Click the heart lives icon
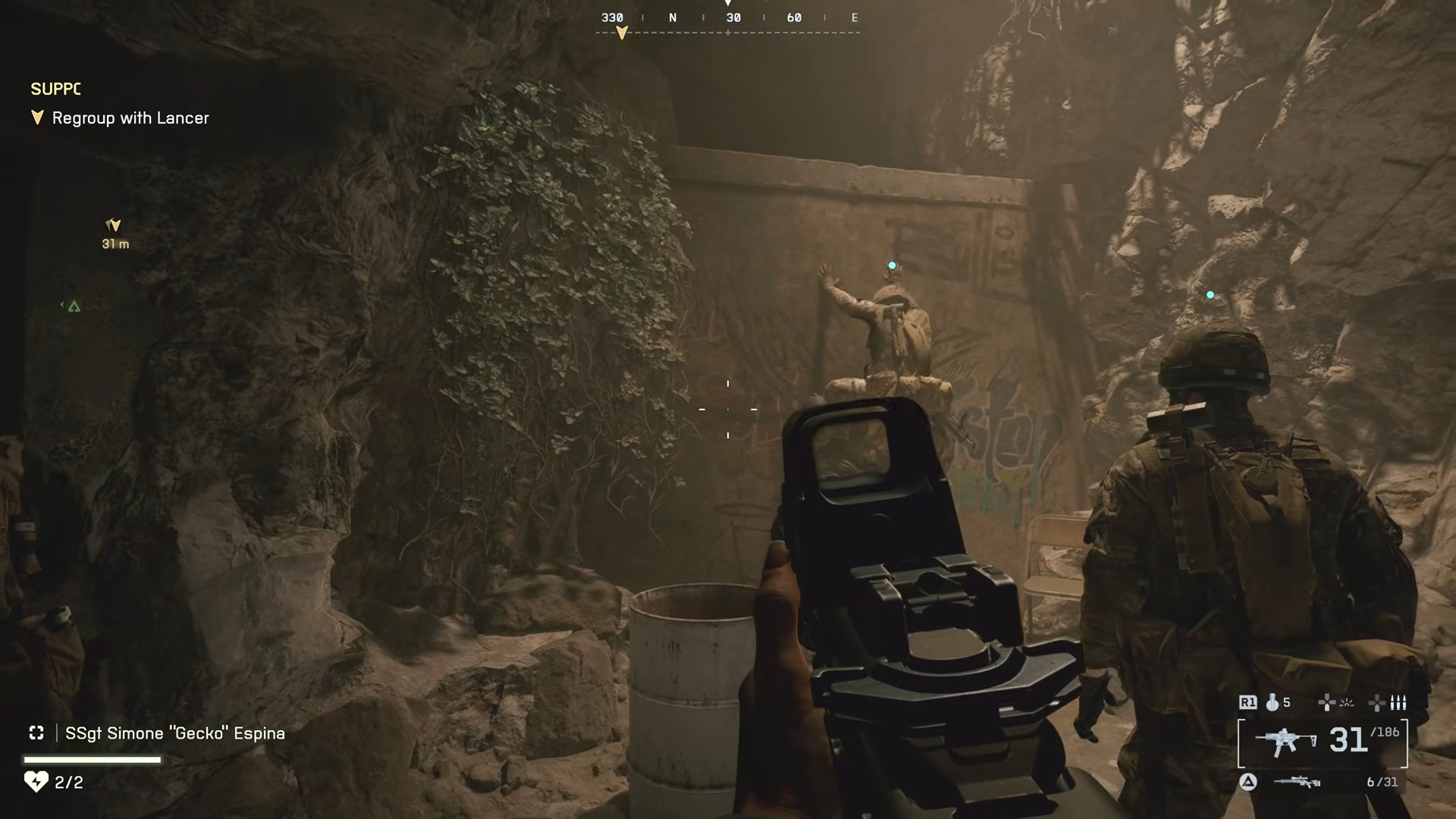Viewport: 1456px width, 819px height. pos(36,781)
